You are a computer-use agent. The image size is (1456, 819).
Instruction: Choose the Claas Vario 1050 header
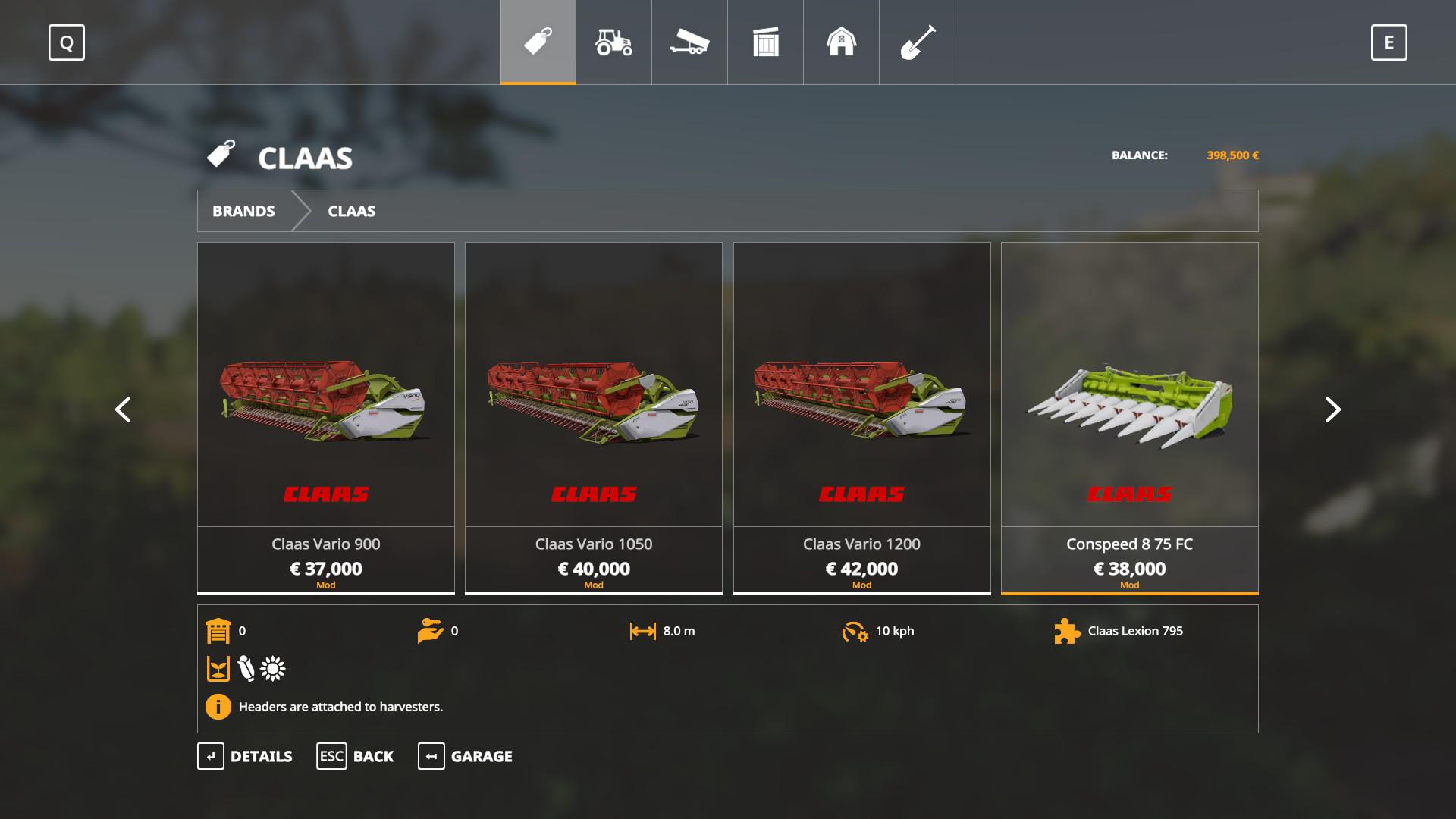pyautogui.click(x=594, y=417)
